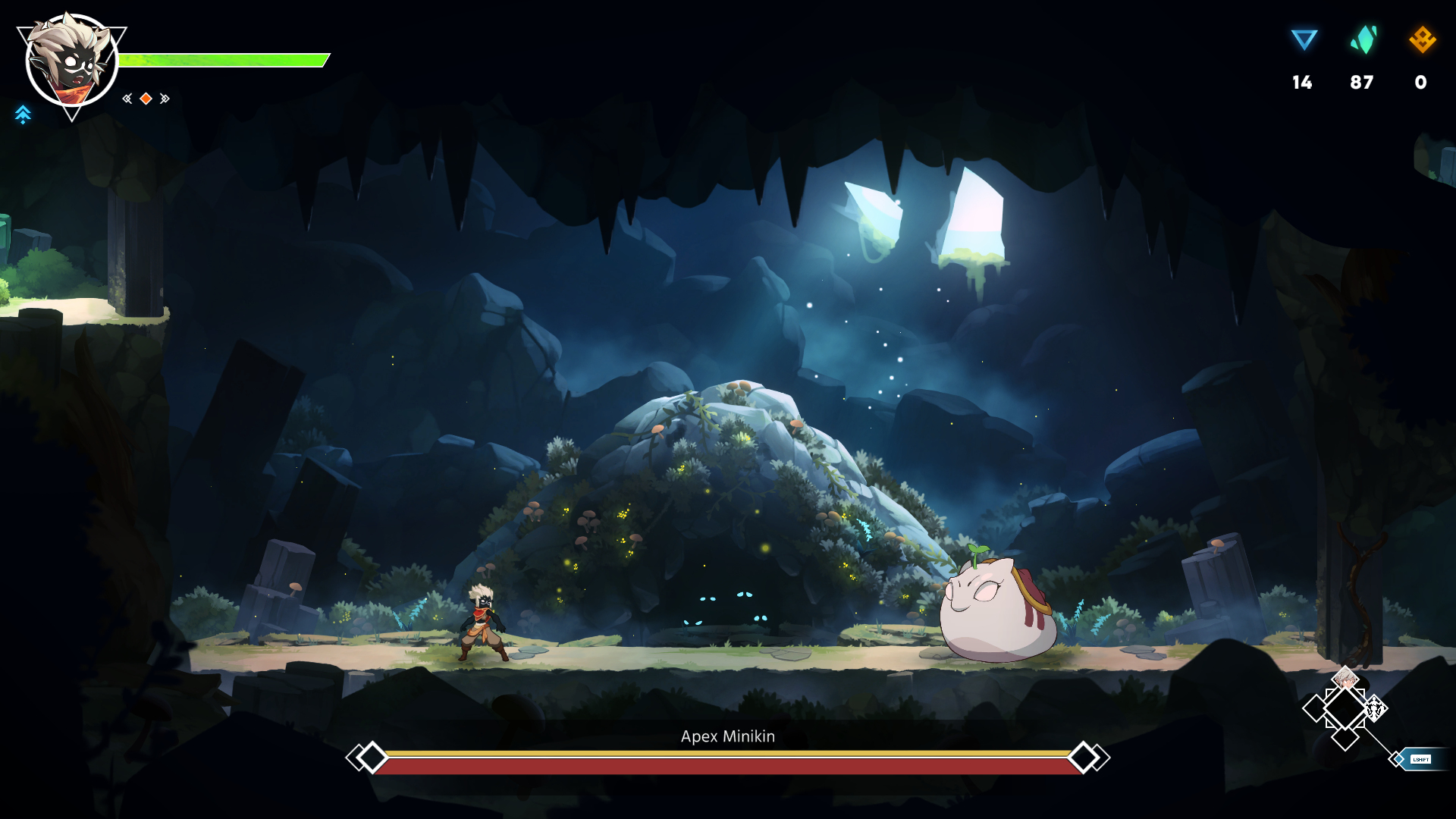This screenshot has width=1456, height=819.
Task: Click the blue triangle currency icon
Action: pos(1304,39)
